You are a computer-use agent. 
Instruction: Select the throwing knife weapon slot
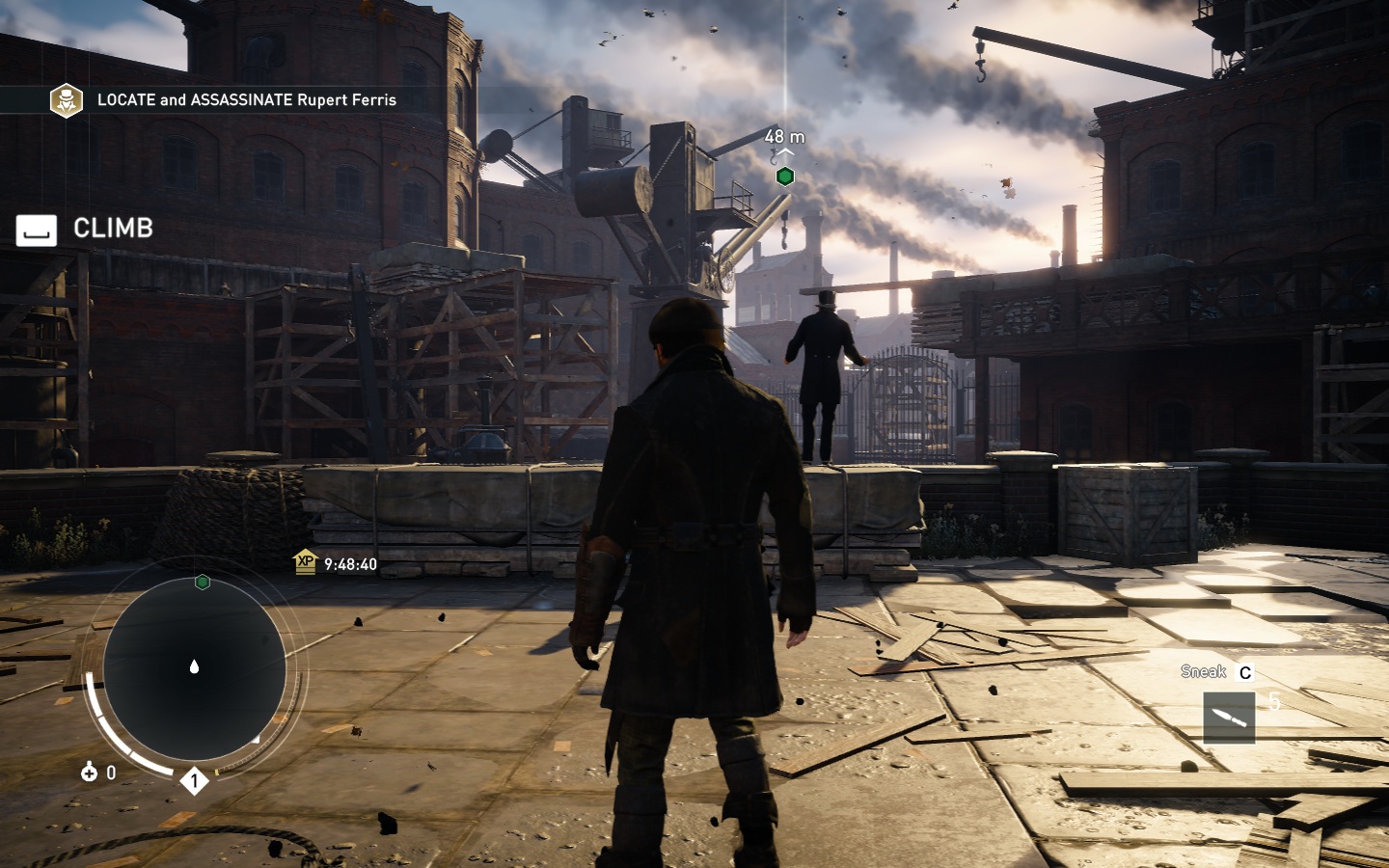(x=1229, y=718)
